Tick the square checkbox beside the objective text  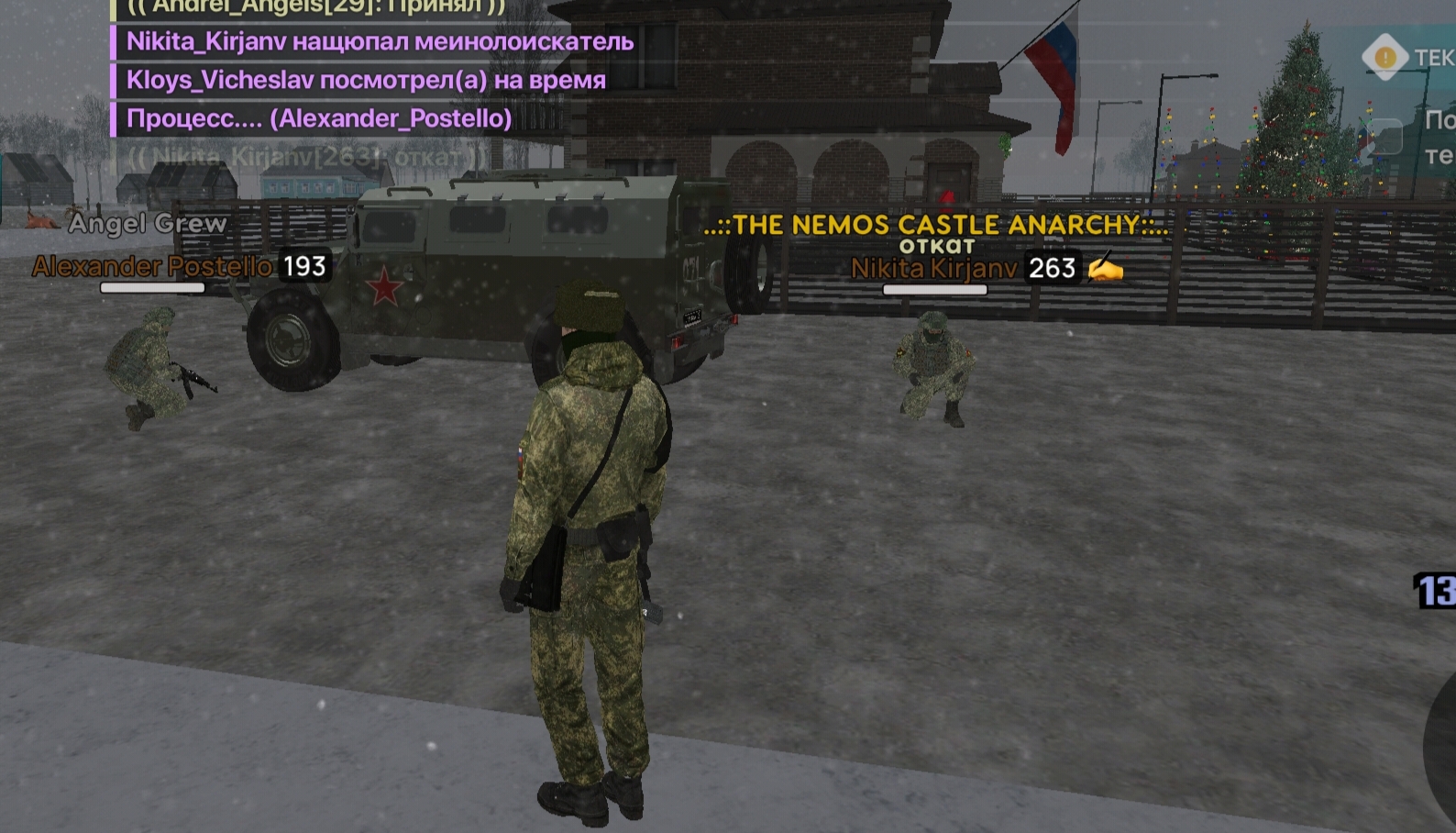tap(1384, 137)
